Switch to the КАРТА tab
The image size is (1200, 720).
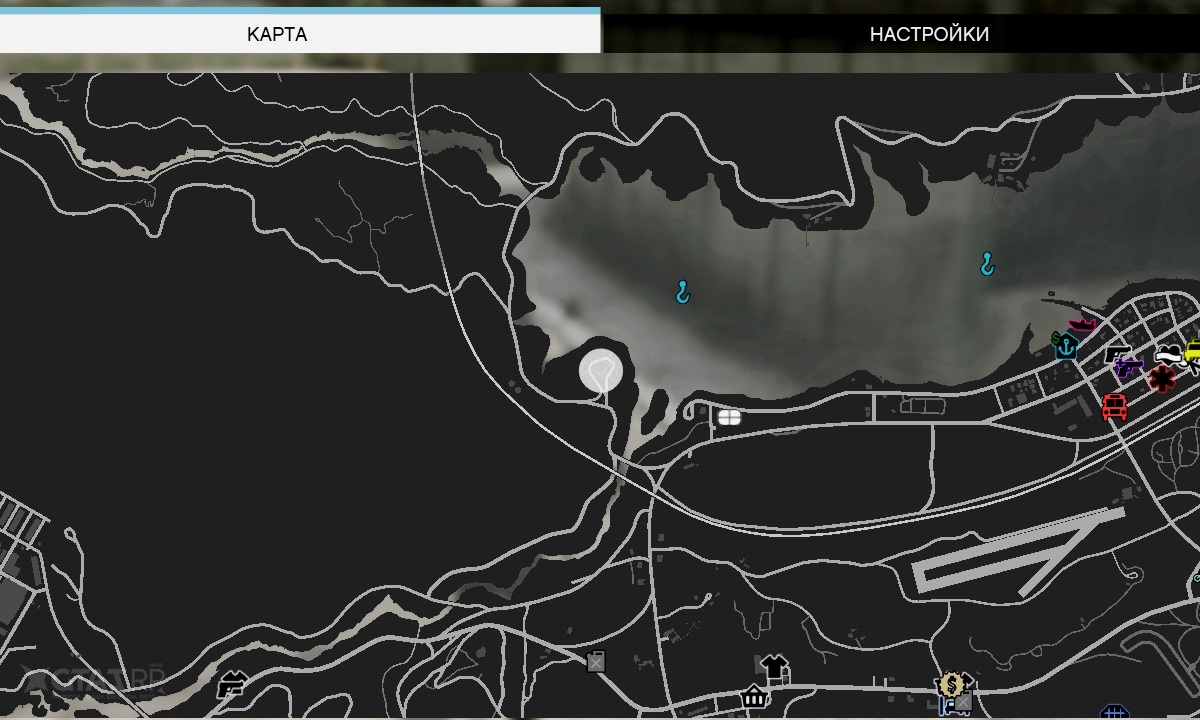277,34
